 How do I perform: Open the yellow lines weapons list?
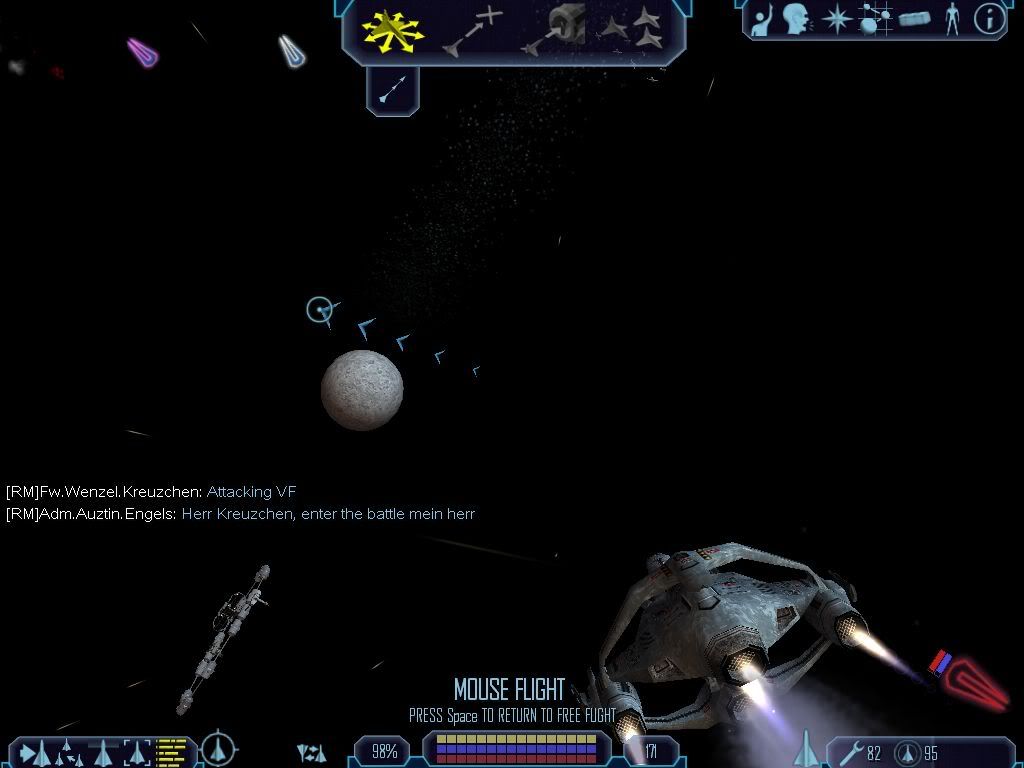(173, 751)
